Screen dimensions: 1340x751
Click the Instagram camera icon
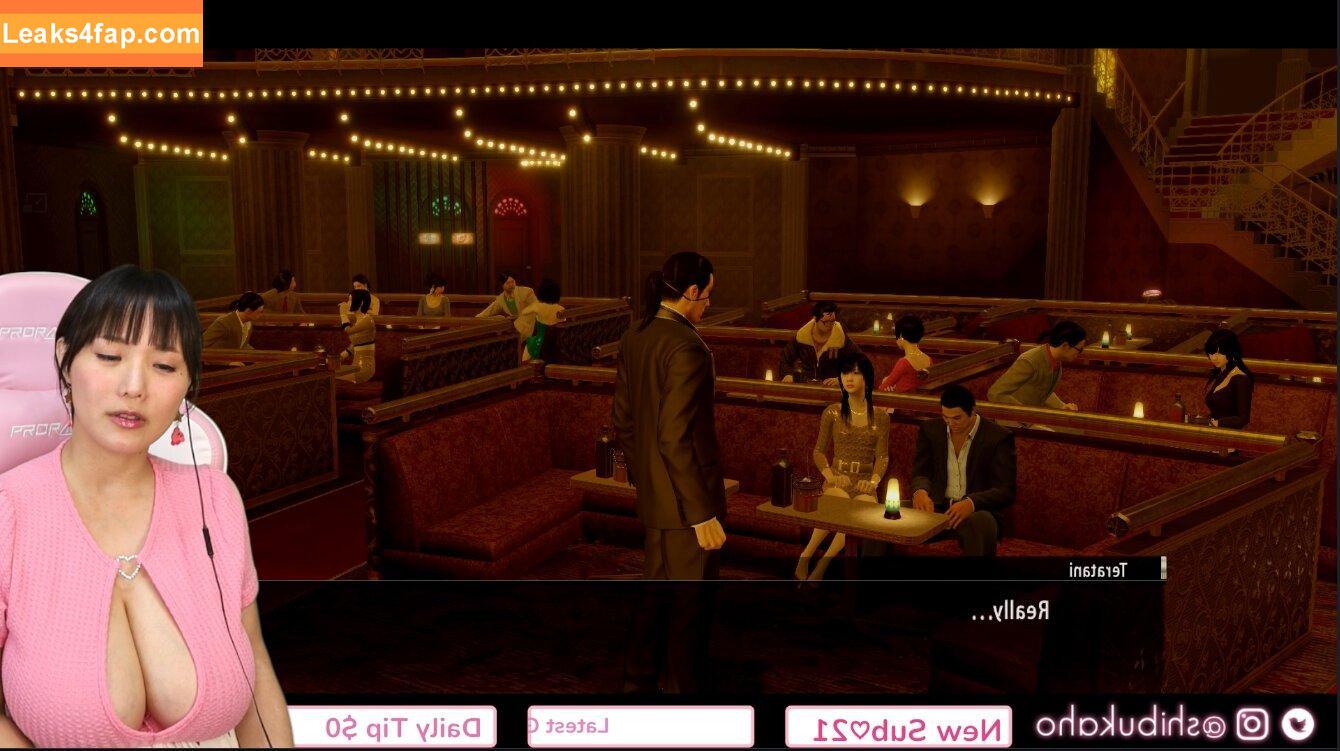click(1252, 724)
